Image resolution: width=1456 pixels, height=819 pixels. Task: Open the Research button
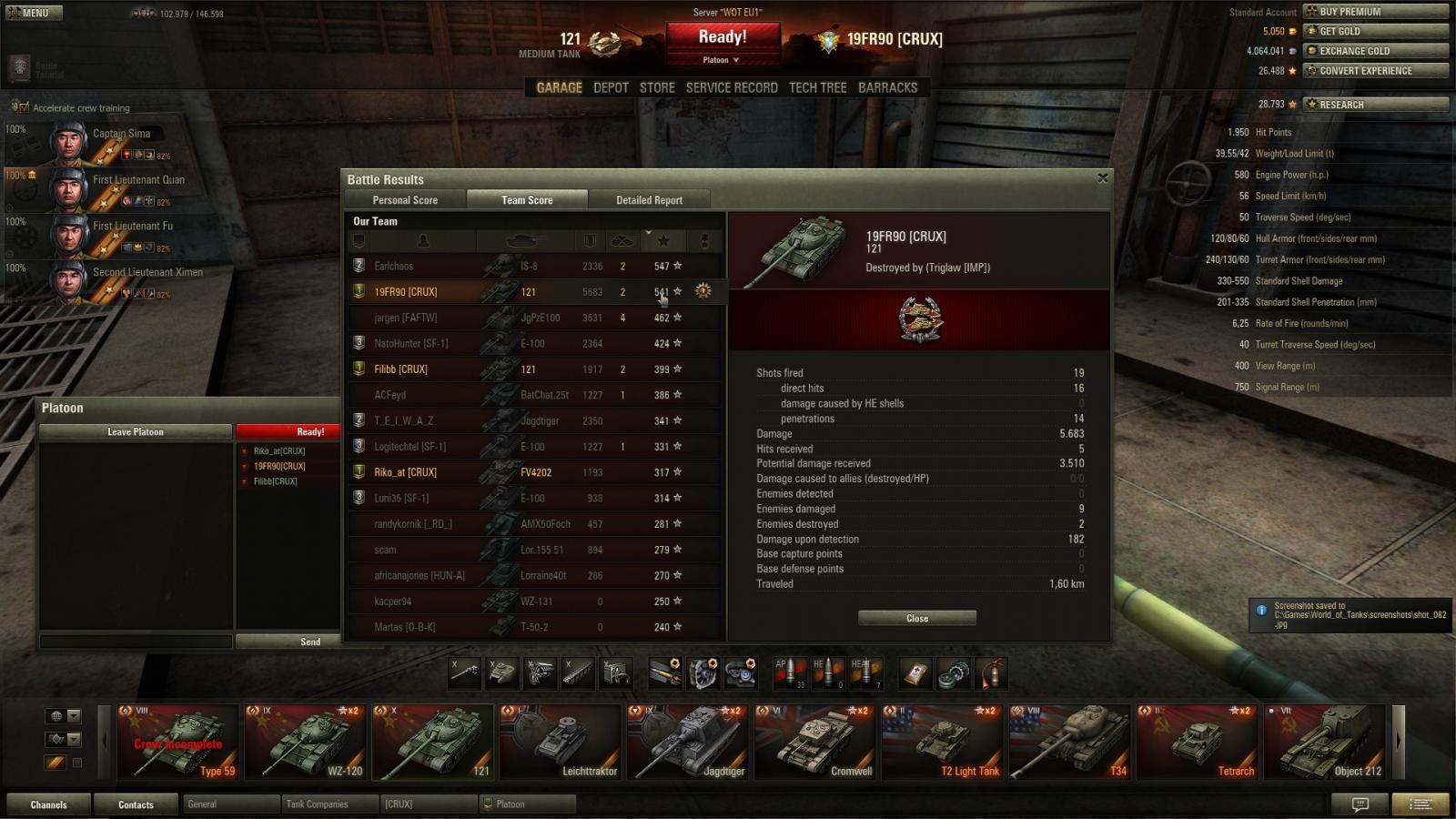point(1374,105)
